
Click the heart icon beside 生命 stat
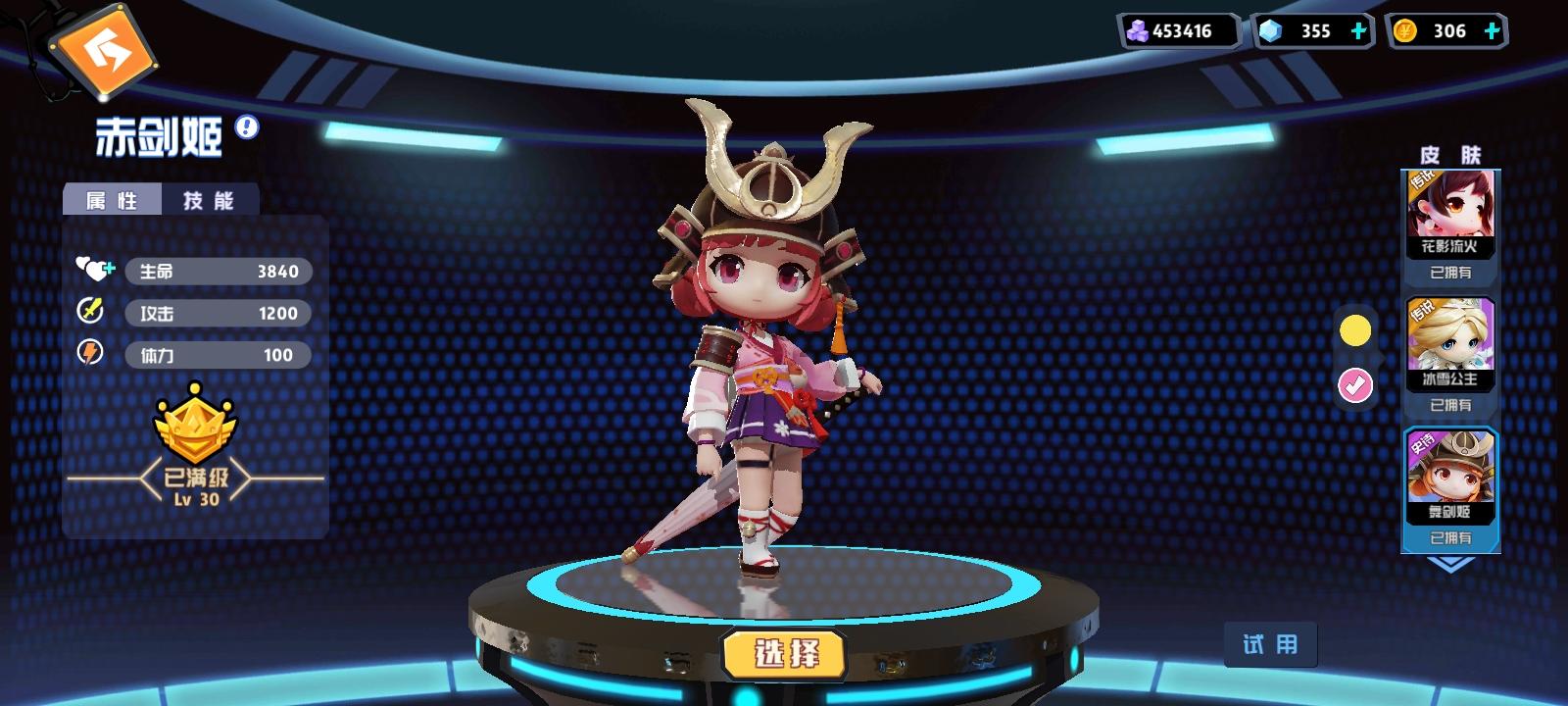tap(93, 270)
